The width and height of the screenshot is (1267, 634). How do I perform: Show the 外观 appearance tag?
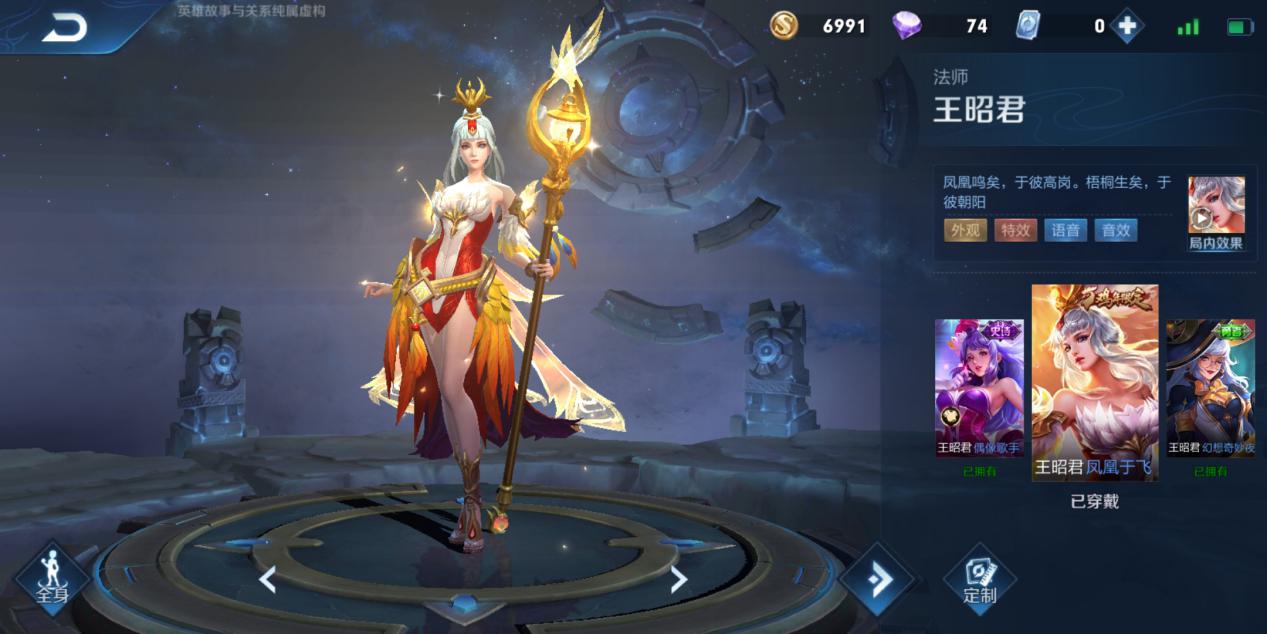coord(965,230)
